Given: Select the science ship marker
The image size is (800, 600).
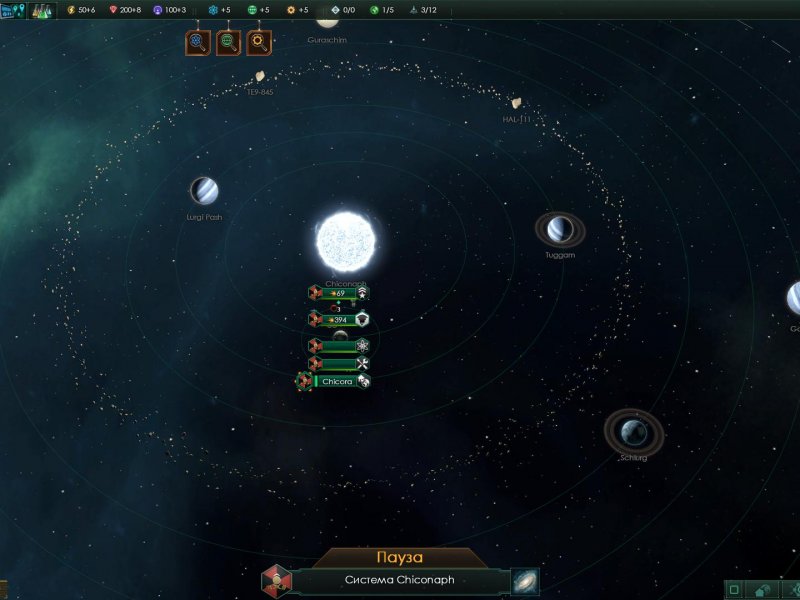Looking at the screenshot, I should pos(338,345).
